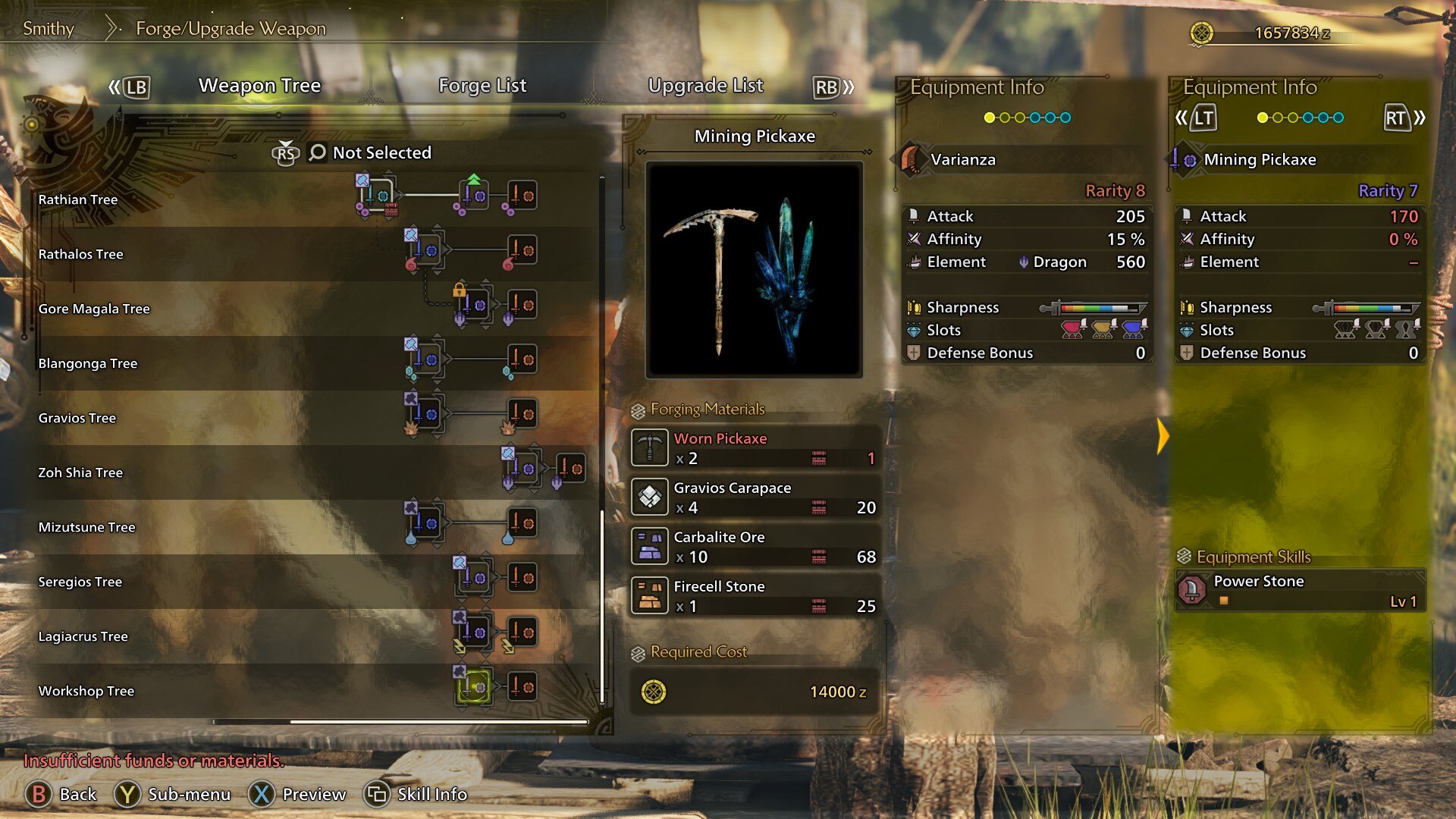
Task: Select the Power Stone equipment skill
Action: point(1300,590)
